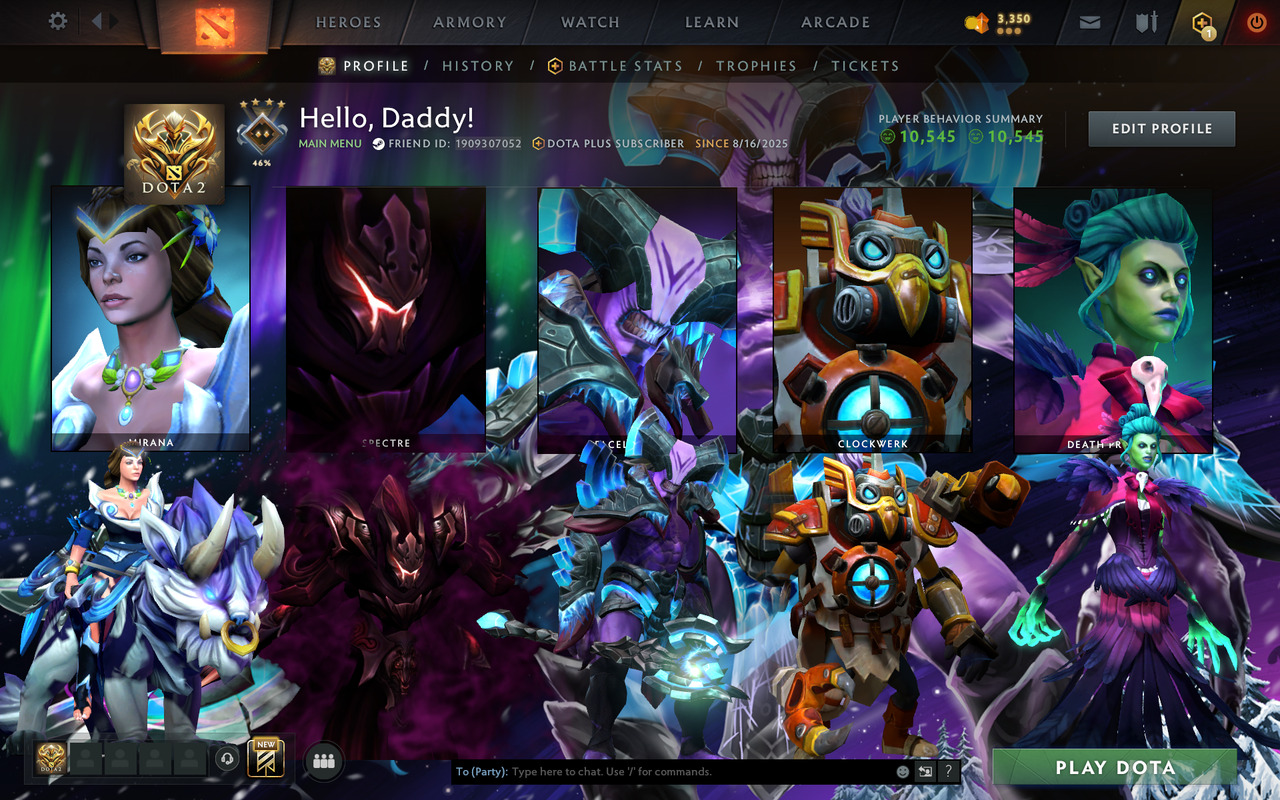This screenshot has height=800, width=1280.
Task: Click the 46% level progress badge
Action: click(x=260, y=128)
